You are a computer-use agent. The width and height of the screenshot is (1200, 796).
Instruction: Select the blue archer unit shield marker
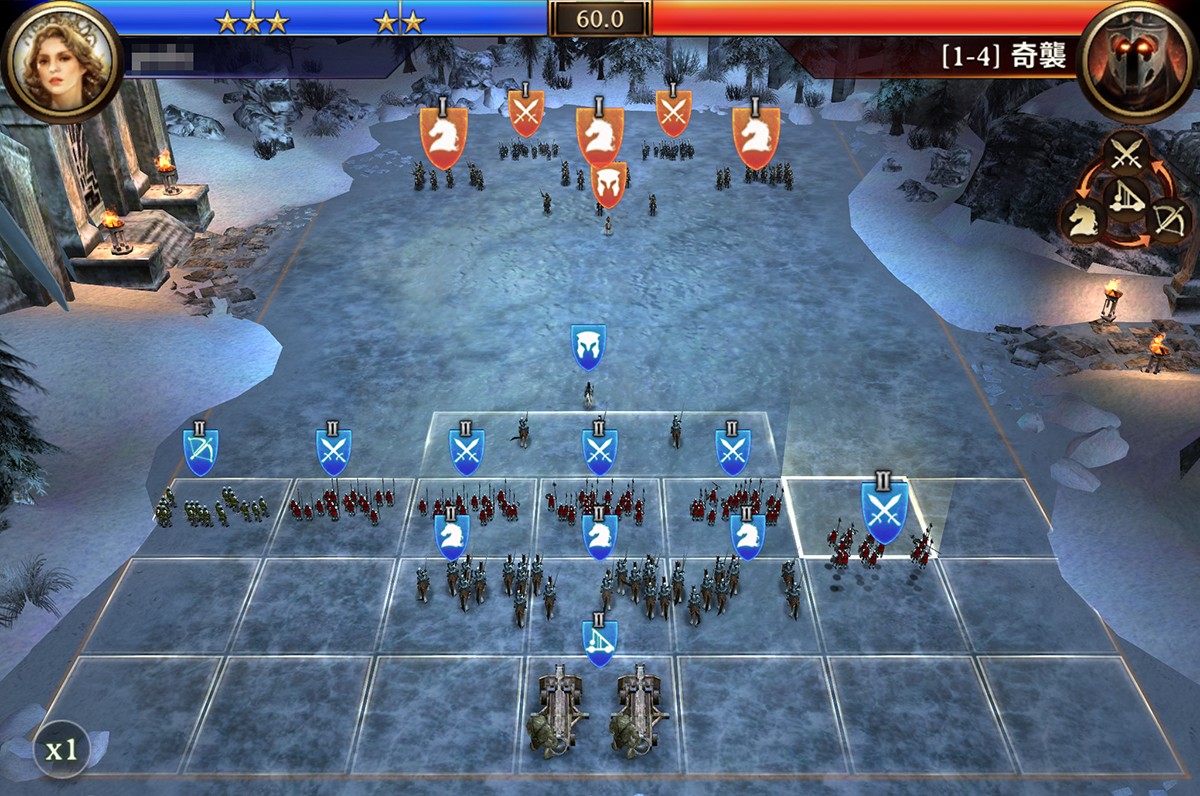tap(201, 451)
